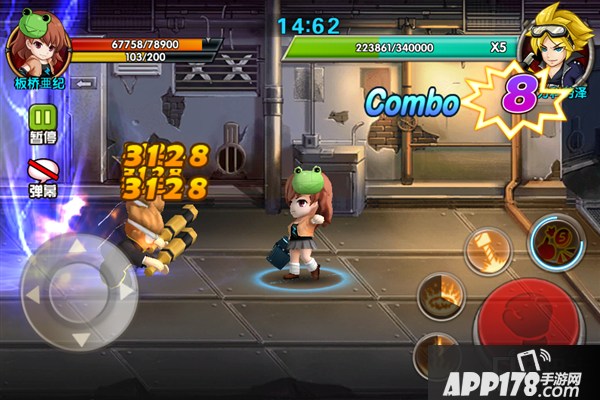Image resolution: width=600 pixels, height=400 pixels.
Task: Use the money bag special skill
Action: coord(555,243)
